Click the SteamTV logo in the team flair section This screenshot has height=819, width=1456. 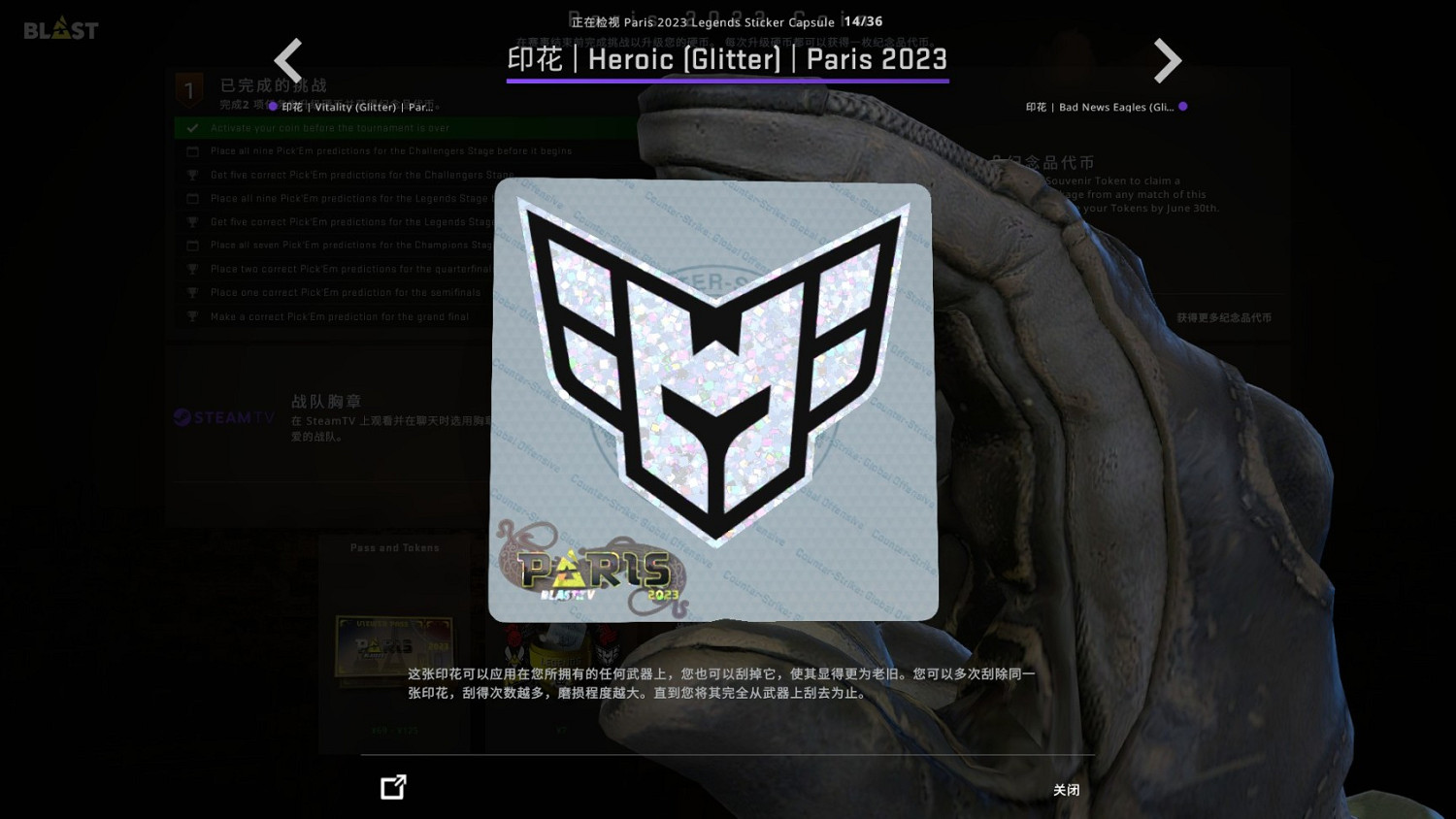pyautogui.click(x=222, y=417)
